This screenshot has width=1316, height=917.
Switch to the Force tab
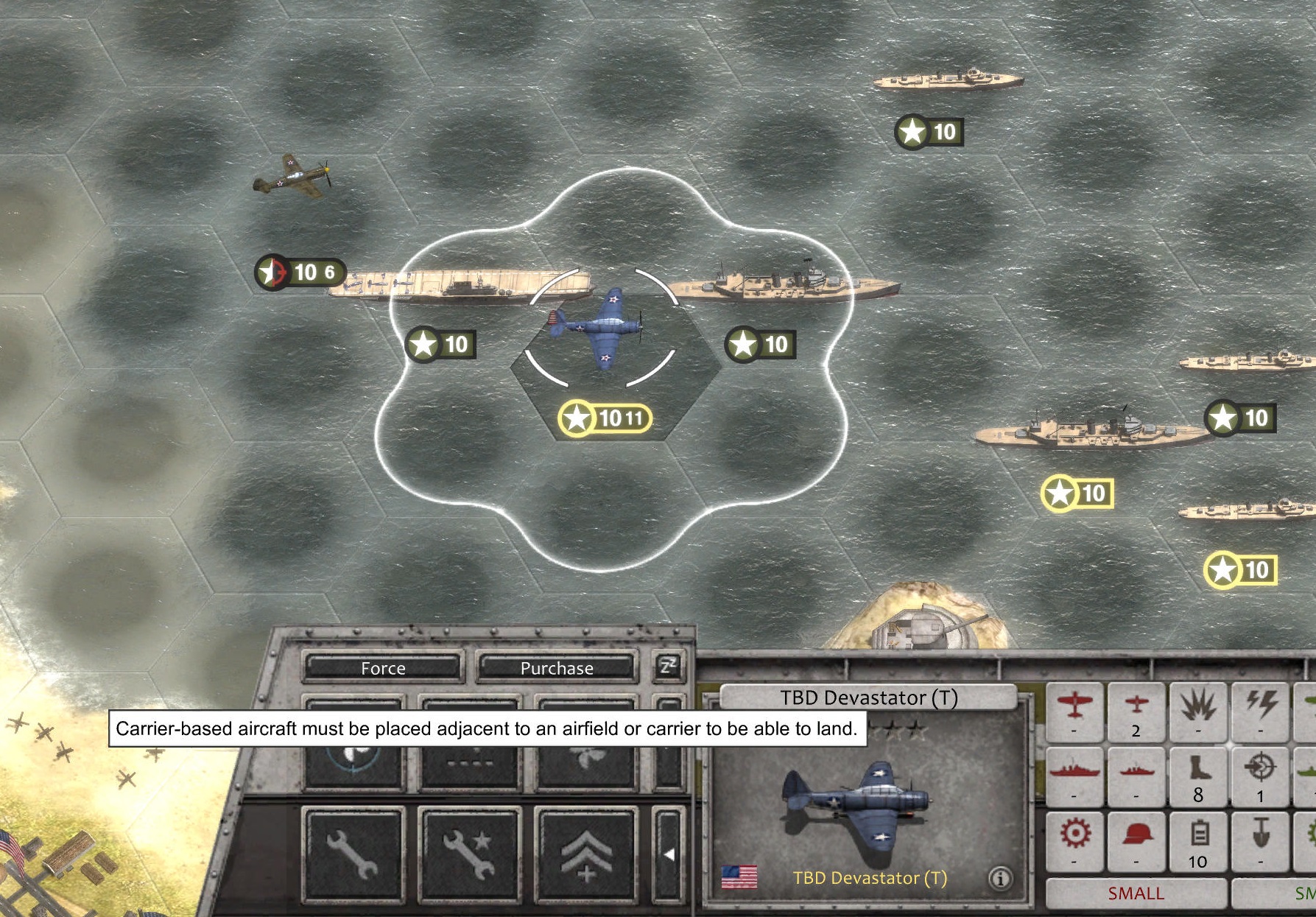click(382, 669)
